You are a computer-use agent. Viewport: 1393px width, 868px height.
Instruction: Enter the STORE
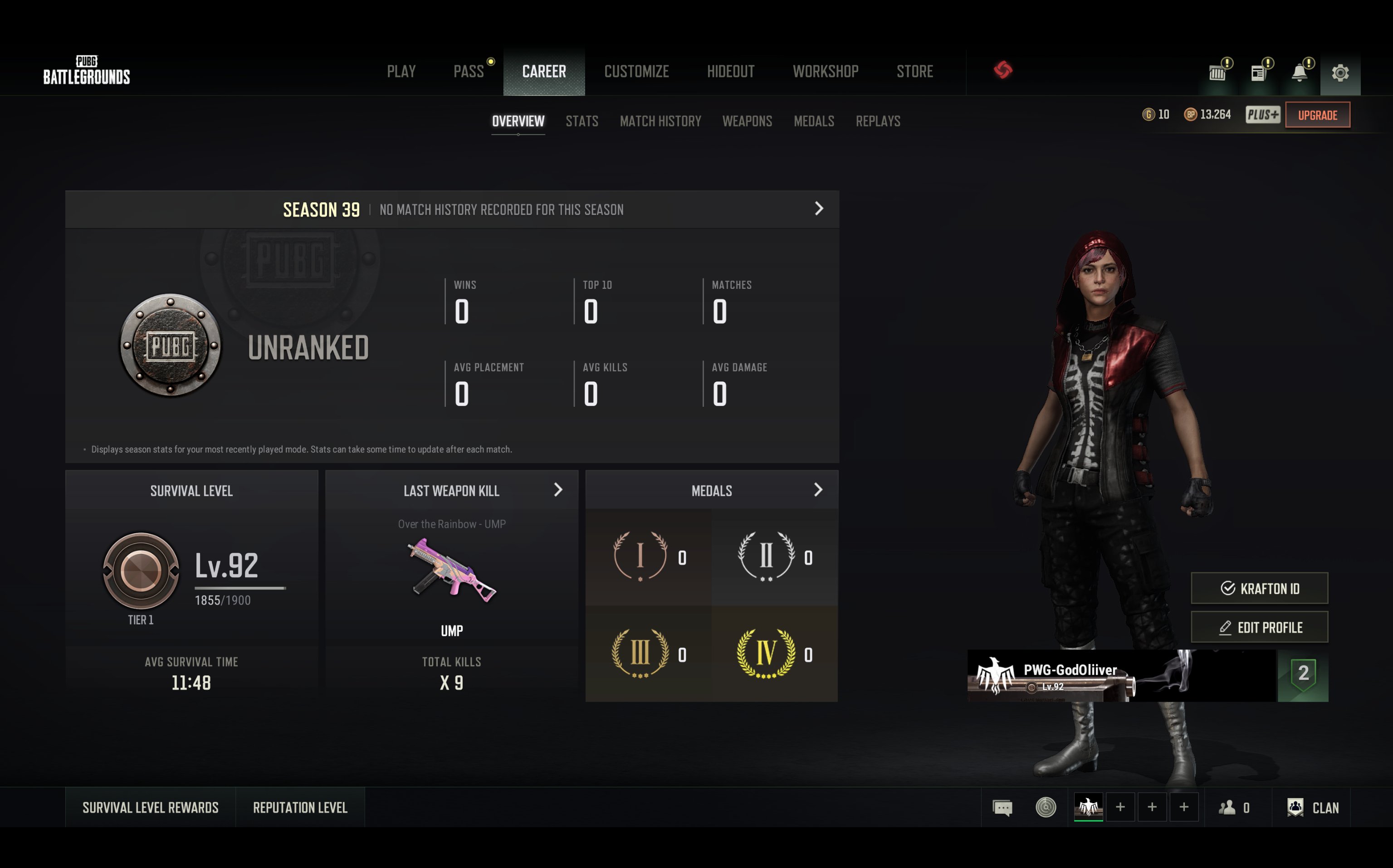(x=915, y=72)
